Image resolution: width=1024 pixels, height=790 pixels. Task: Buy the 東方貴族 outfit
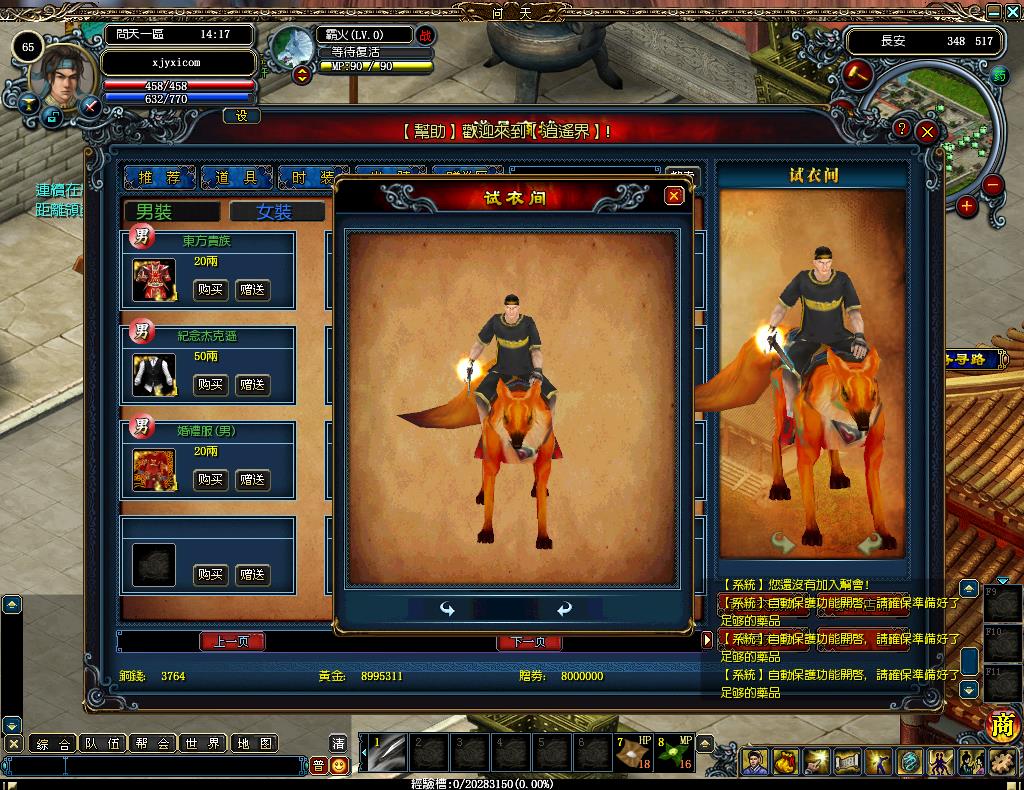click(210, 290)
